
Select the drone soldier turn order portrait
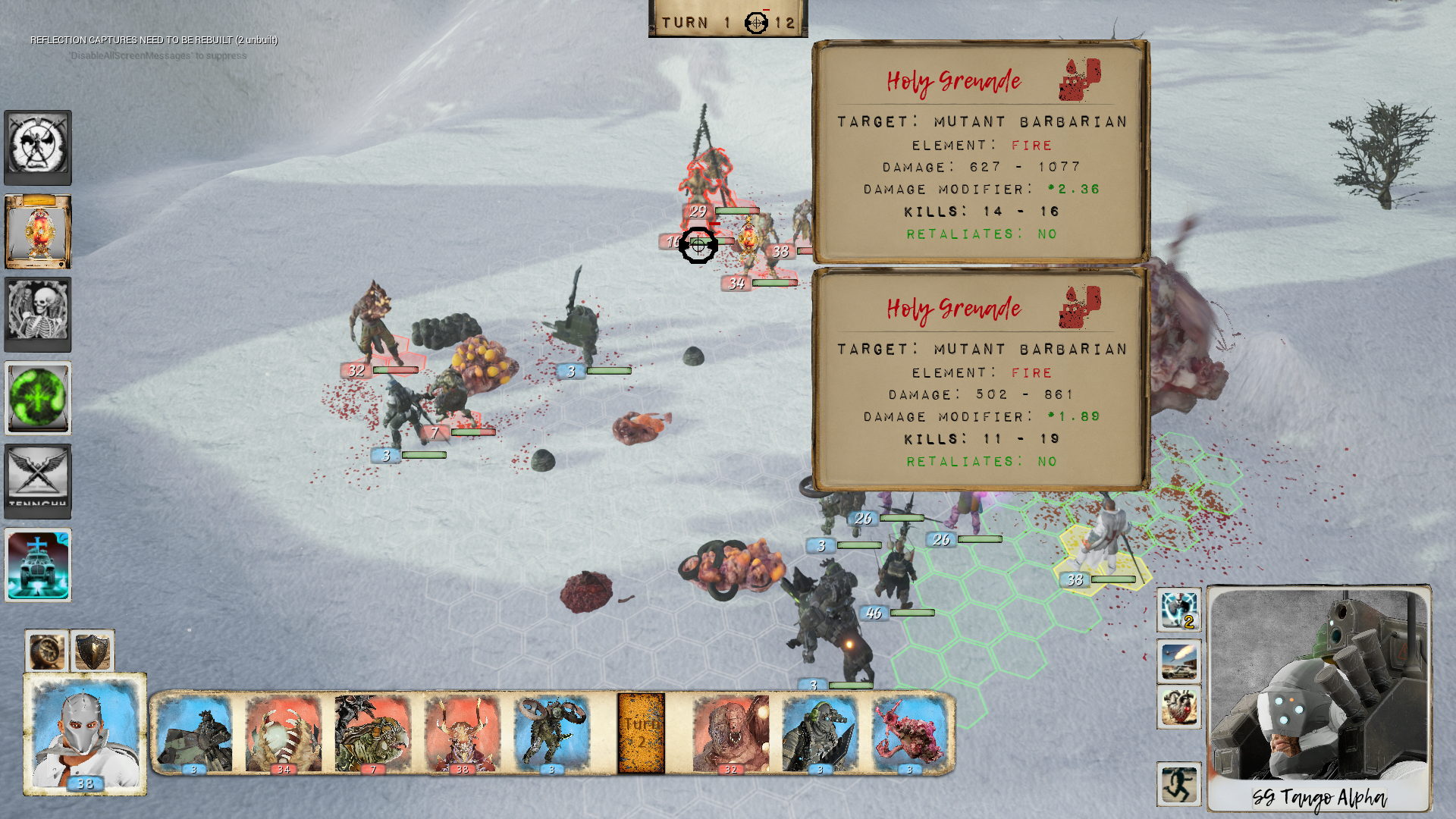point(551,733)
